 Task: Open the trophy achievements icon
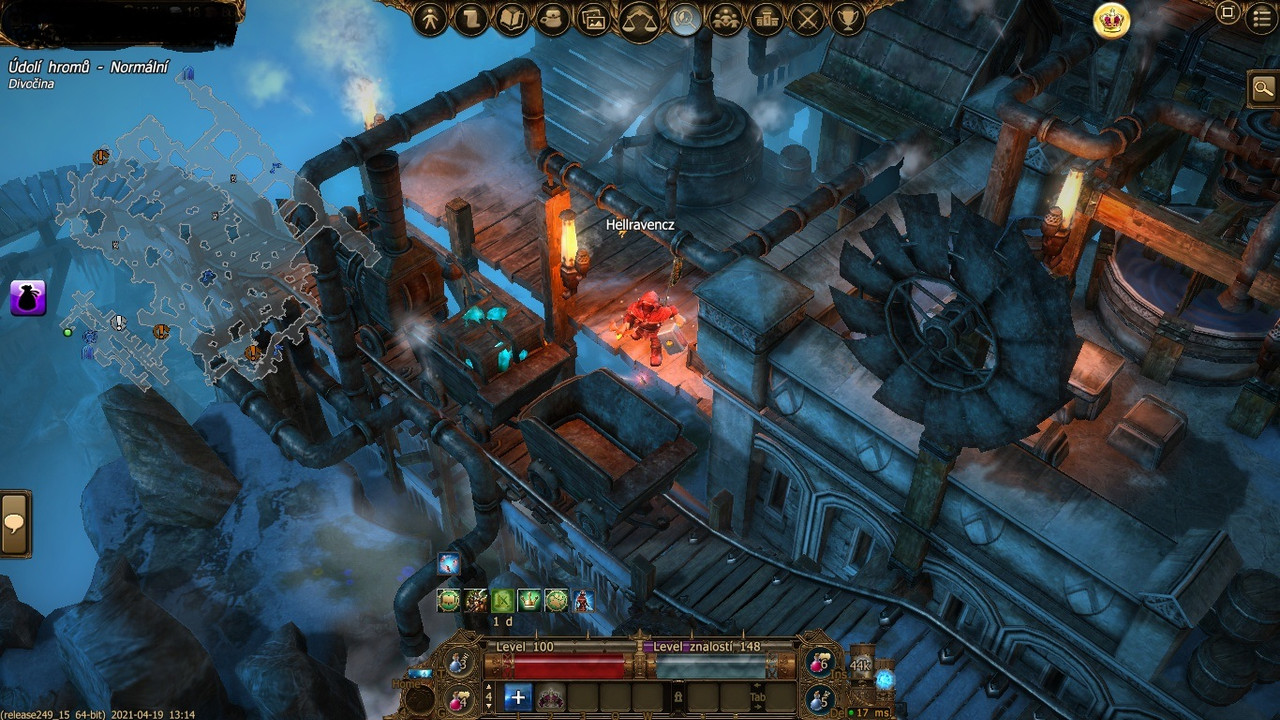849,19
